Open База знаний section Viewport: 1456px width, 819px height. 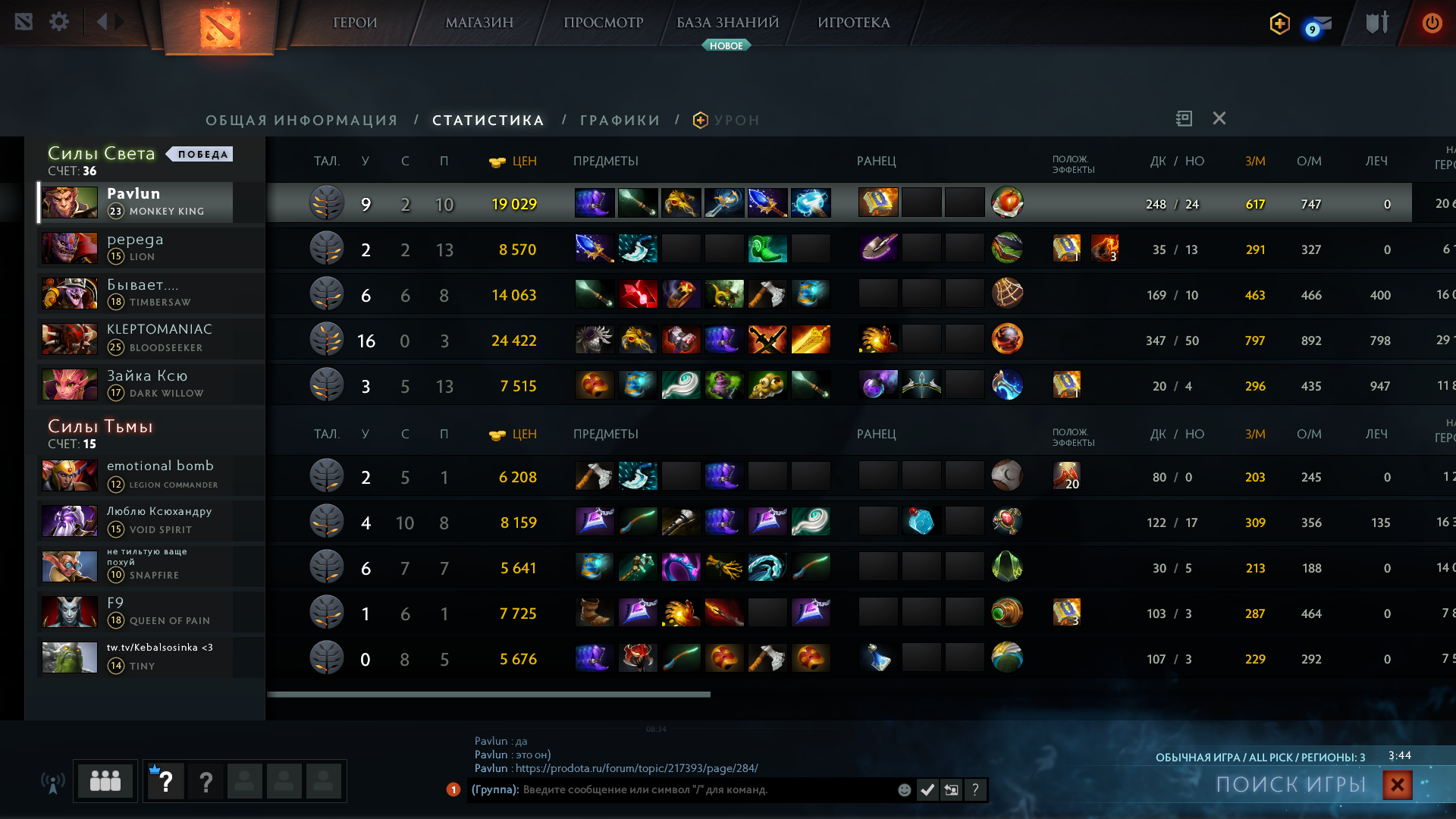[x=727, y=23]
